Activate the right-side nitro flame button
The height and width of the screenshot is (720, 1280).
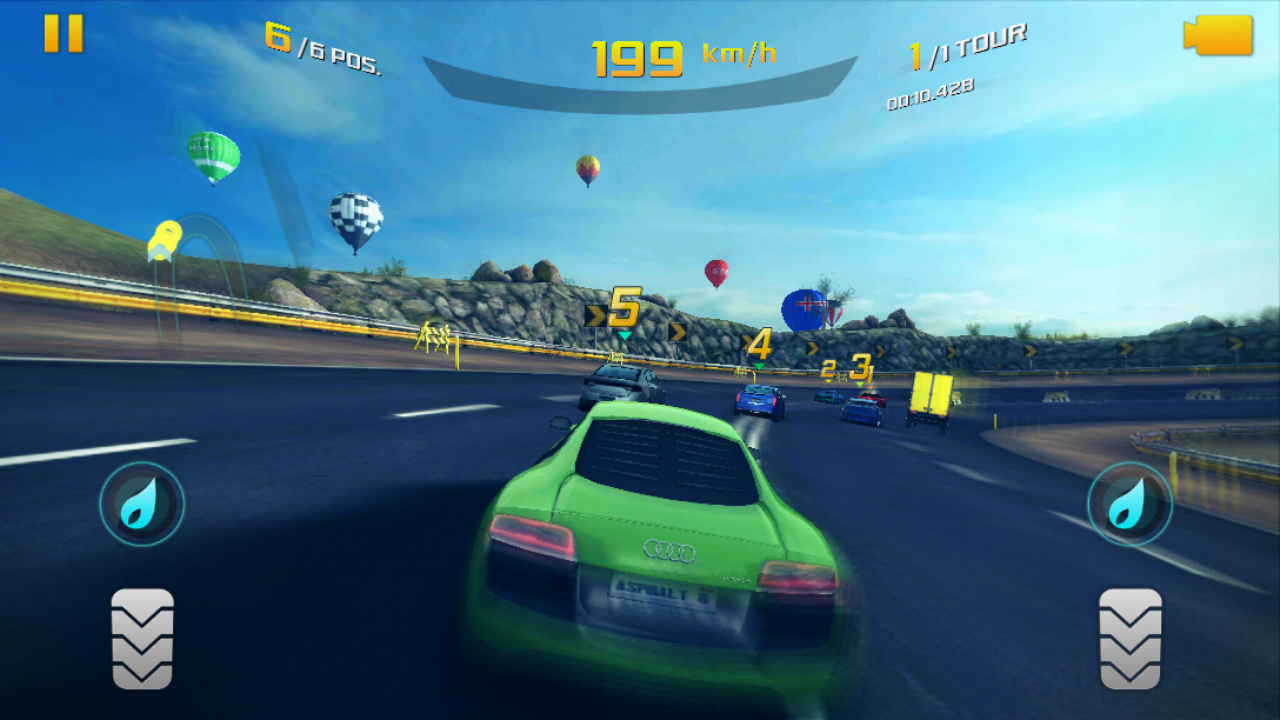click(1130, 504)
